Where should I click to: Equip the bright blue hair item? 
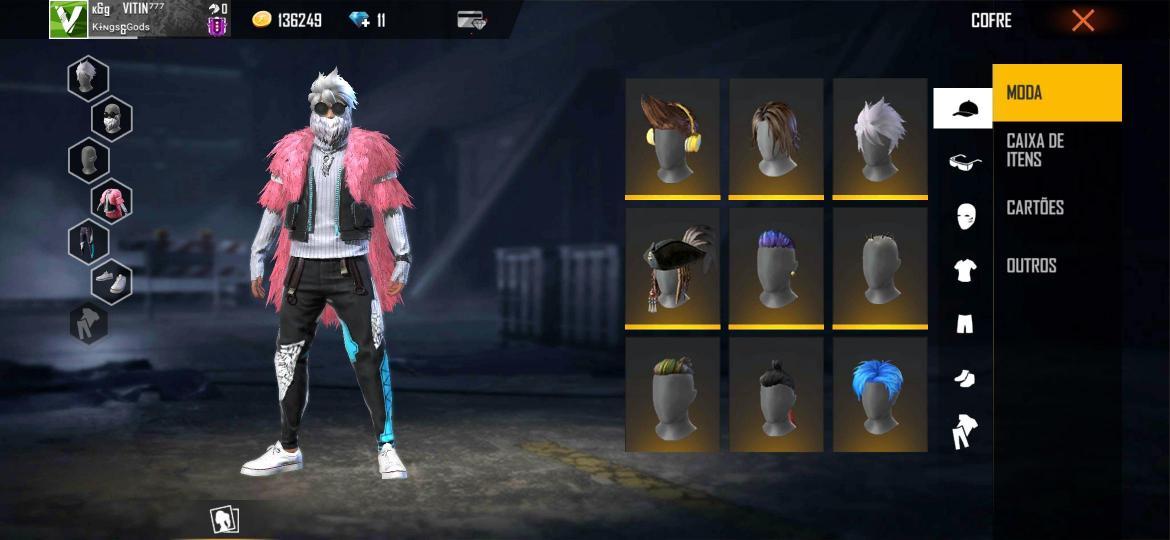coord(879,394)
